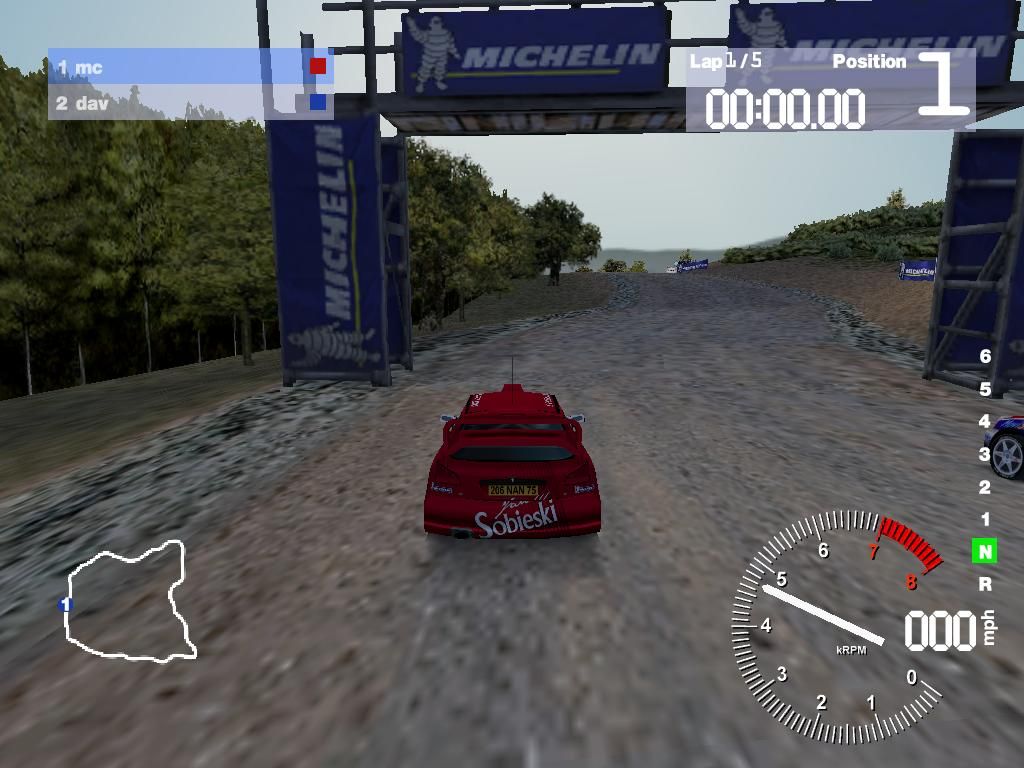Select the R reverse gear indicator
Image resolution: width=1024 pixels, height=768 pixels.
pyautogui.click(x=985, y=584)
